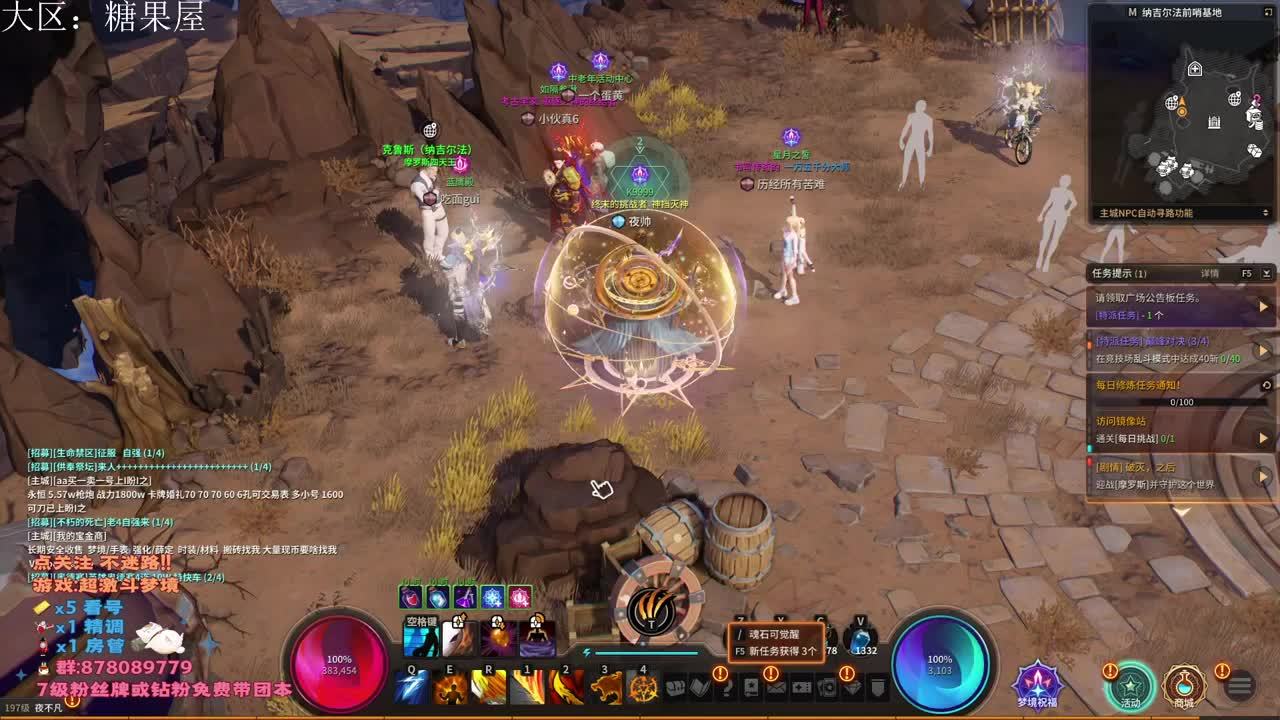Screen dimensions: 1280x720
Task: Open the 梦境祝福 dream blessing icon
Action: [1037, 684]
